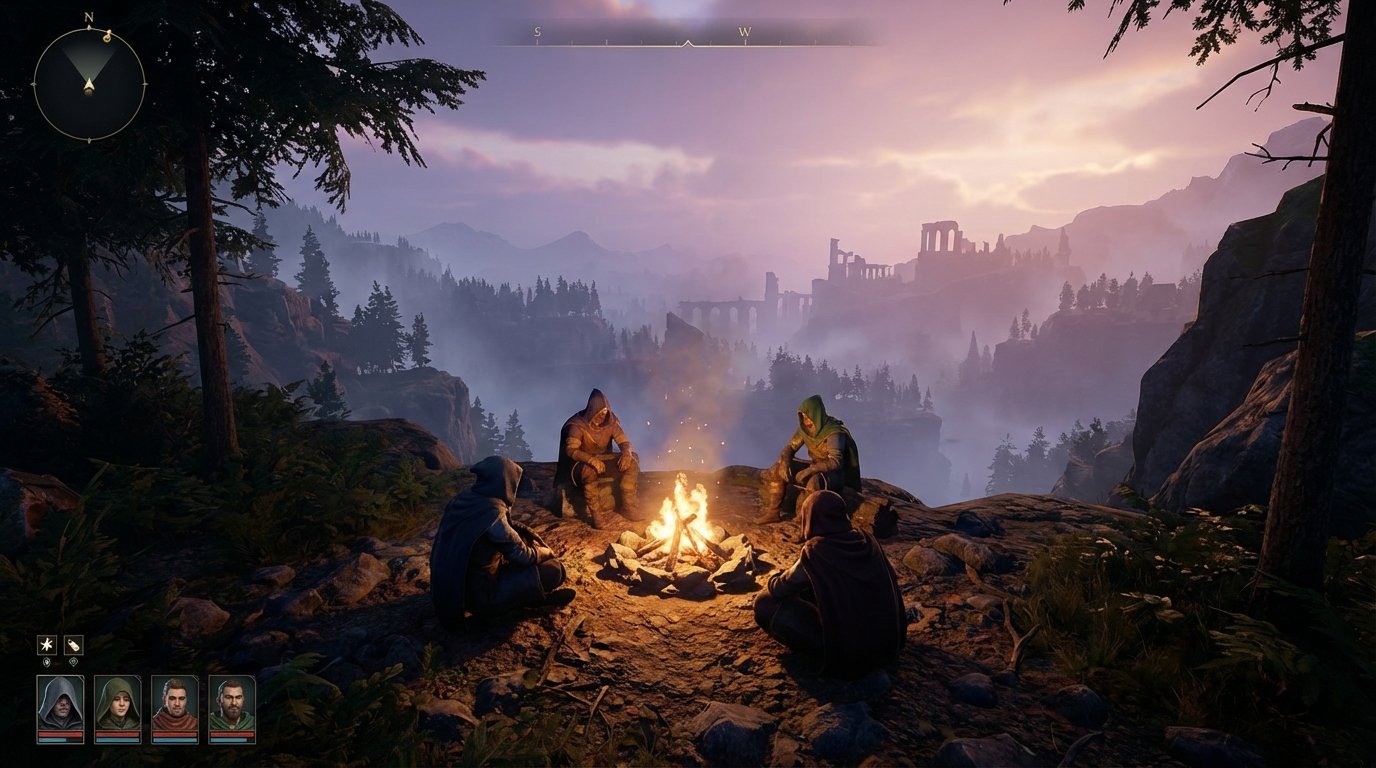1376x768 pixels.
Task: Select the star ability in the first quick slot
Action: (x=47, y=645)
